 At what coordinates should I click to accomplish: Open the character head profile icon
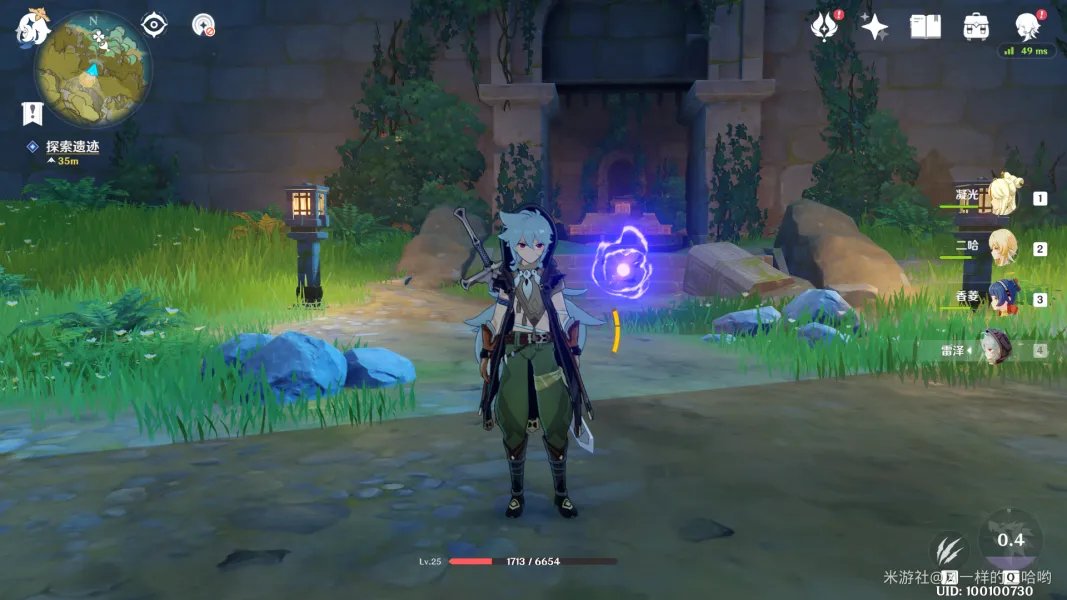1027,26
